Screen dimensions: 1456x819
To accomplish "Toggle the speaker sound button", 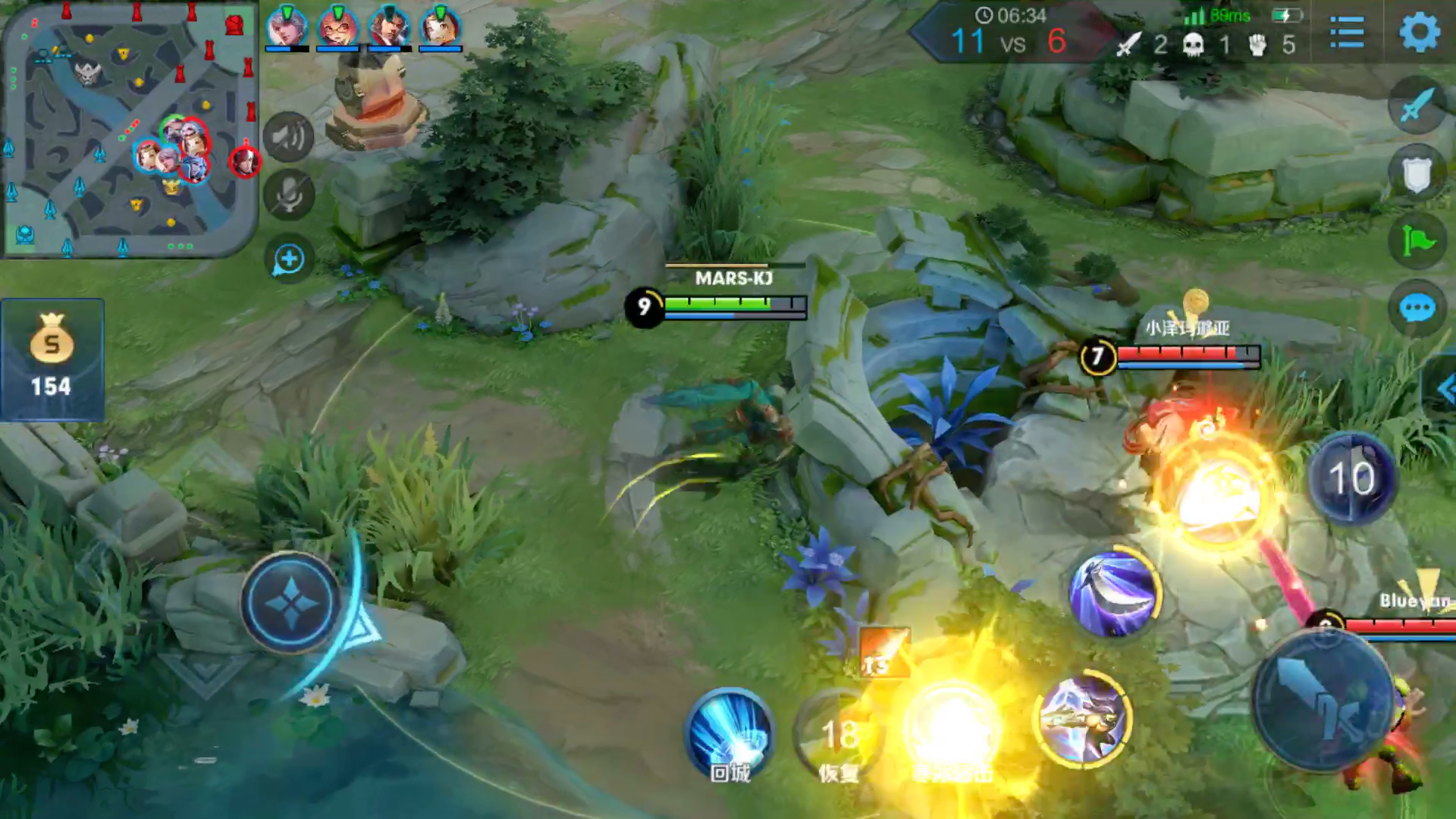I will [x=289, y=137].
